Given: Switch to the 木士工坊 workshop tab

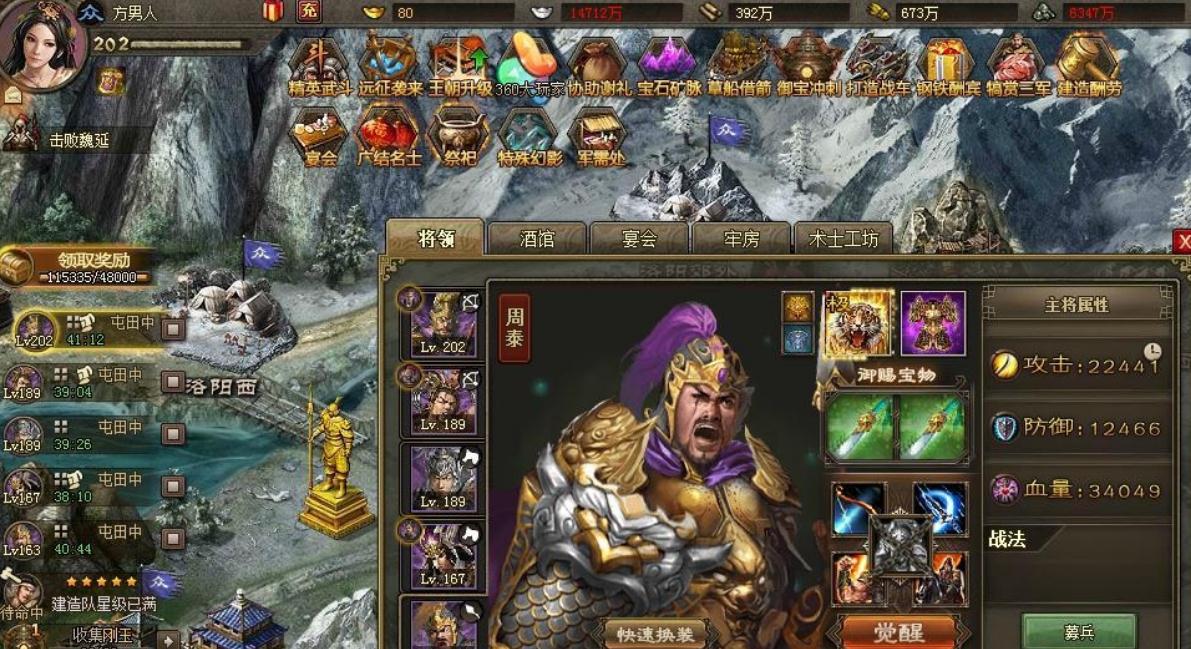Looking at the screenshot, I should coord(843,239).
